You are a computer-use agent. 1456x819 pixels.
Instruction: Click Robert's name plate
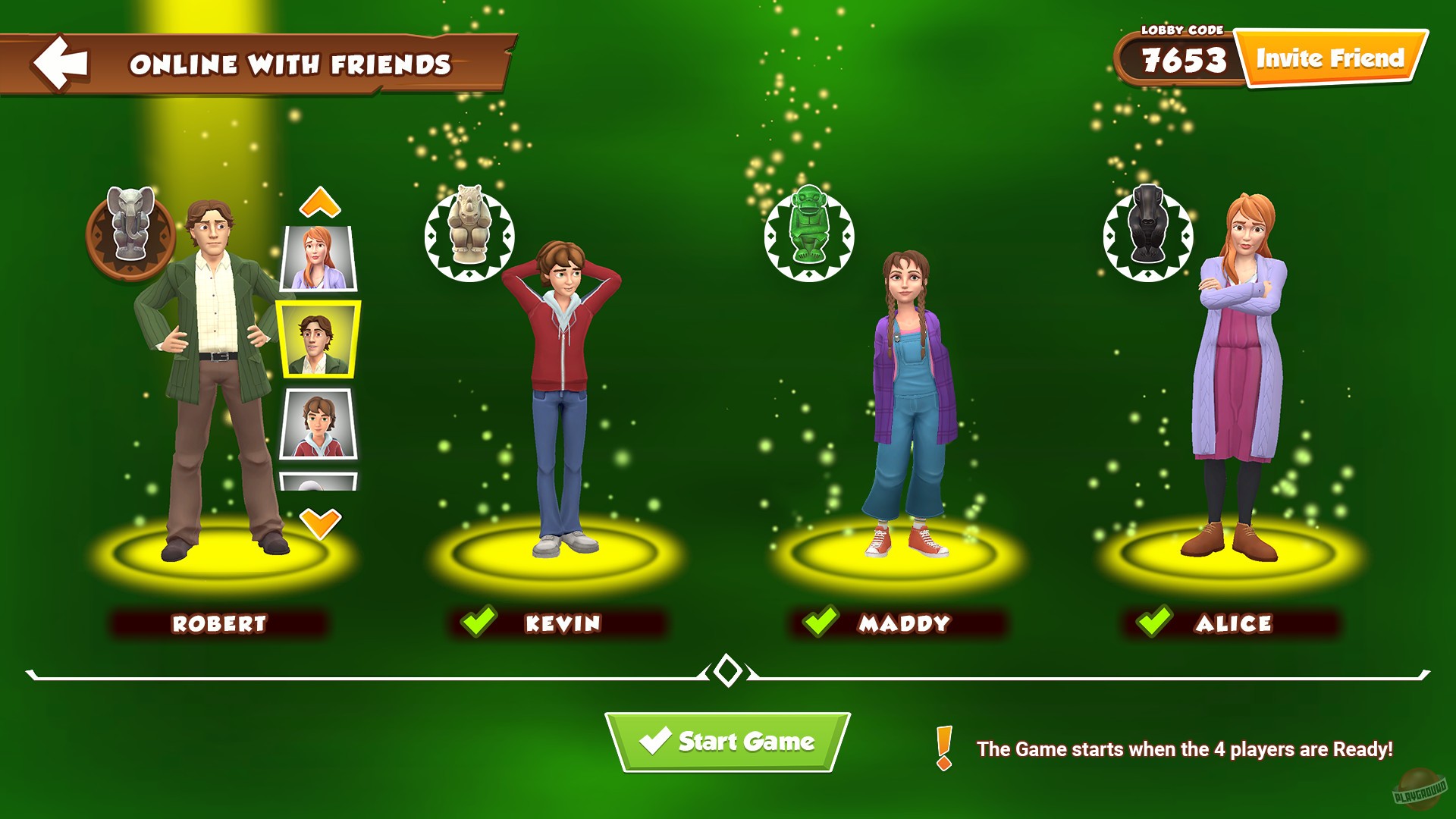(x=219, y=623)
